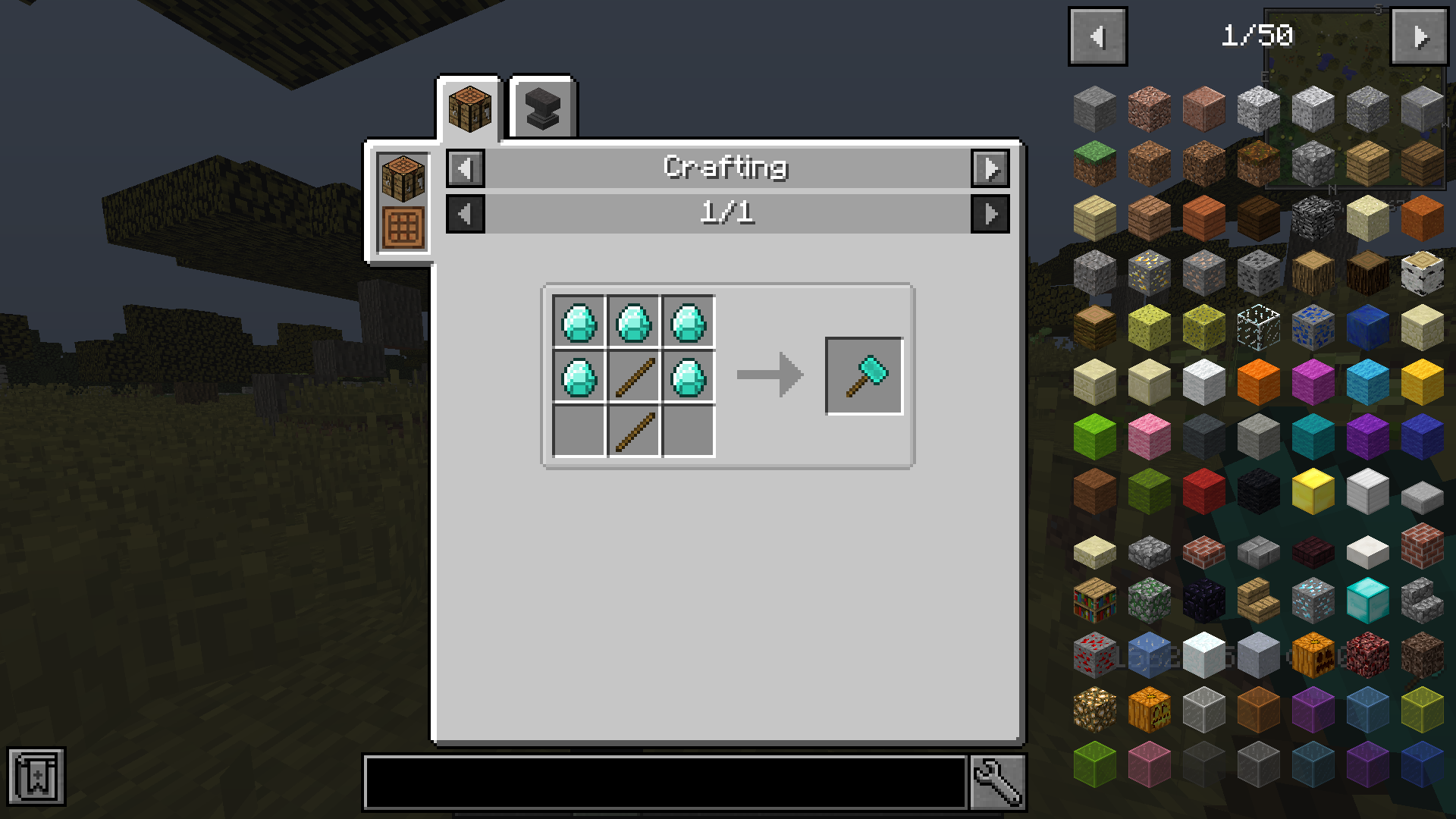Click the previous Crafting category arrow
Screen dimensions: 1456x819
click(465, 168)
